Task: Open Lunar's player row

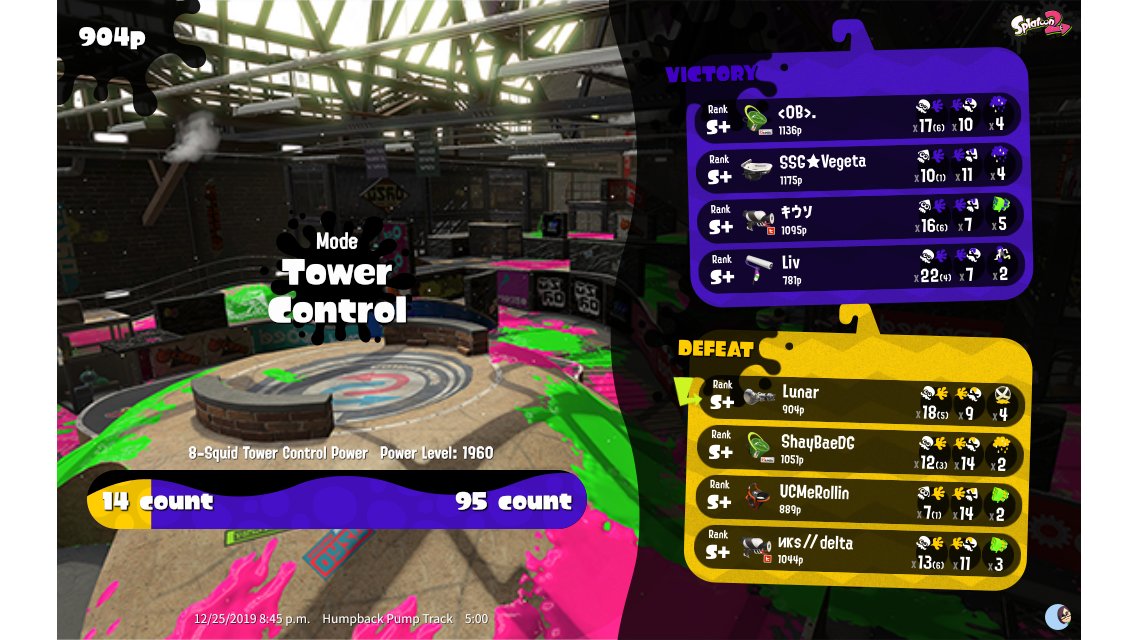Action: pyautogui.click(x=858, y=398)
